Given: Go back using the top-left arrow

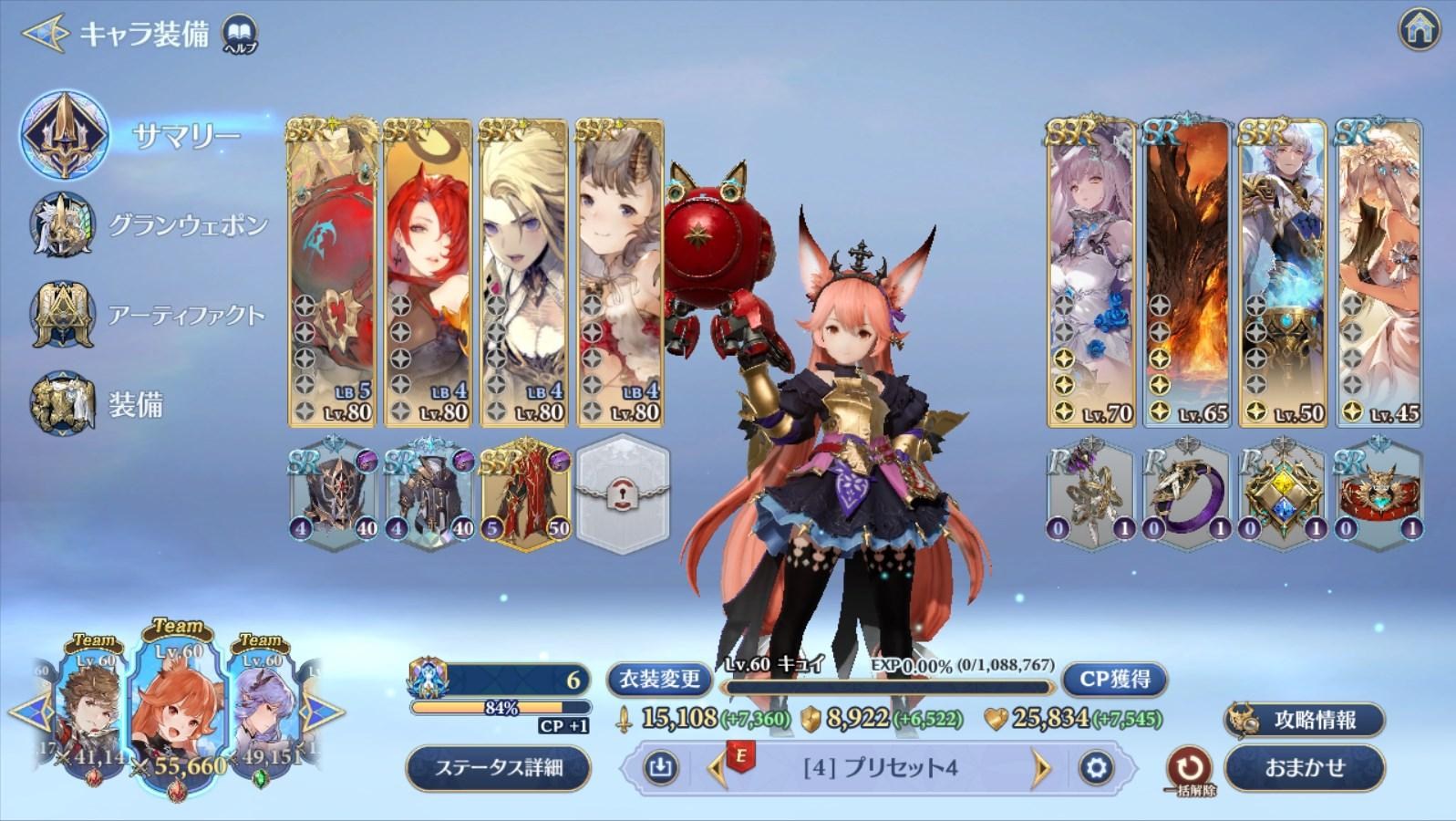Looking at the screenshot, I should tap(44, 34).
